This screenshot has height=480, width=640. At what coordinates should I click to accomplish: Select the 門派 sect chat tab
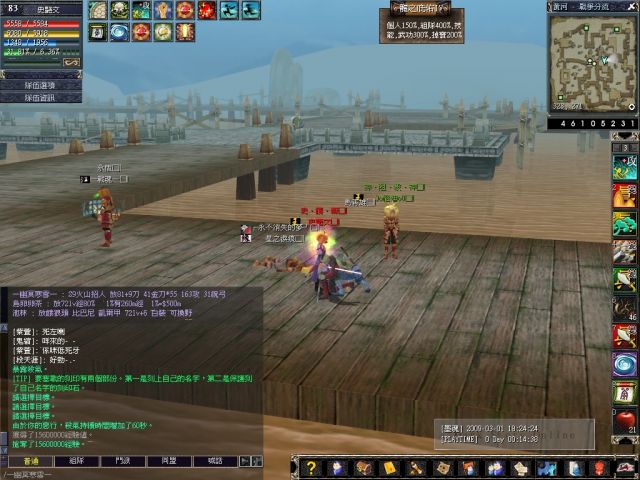tap(123, 461)
